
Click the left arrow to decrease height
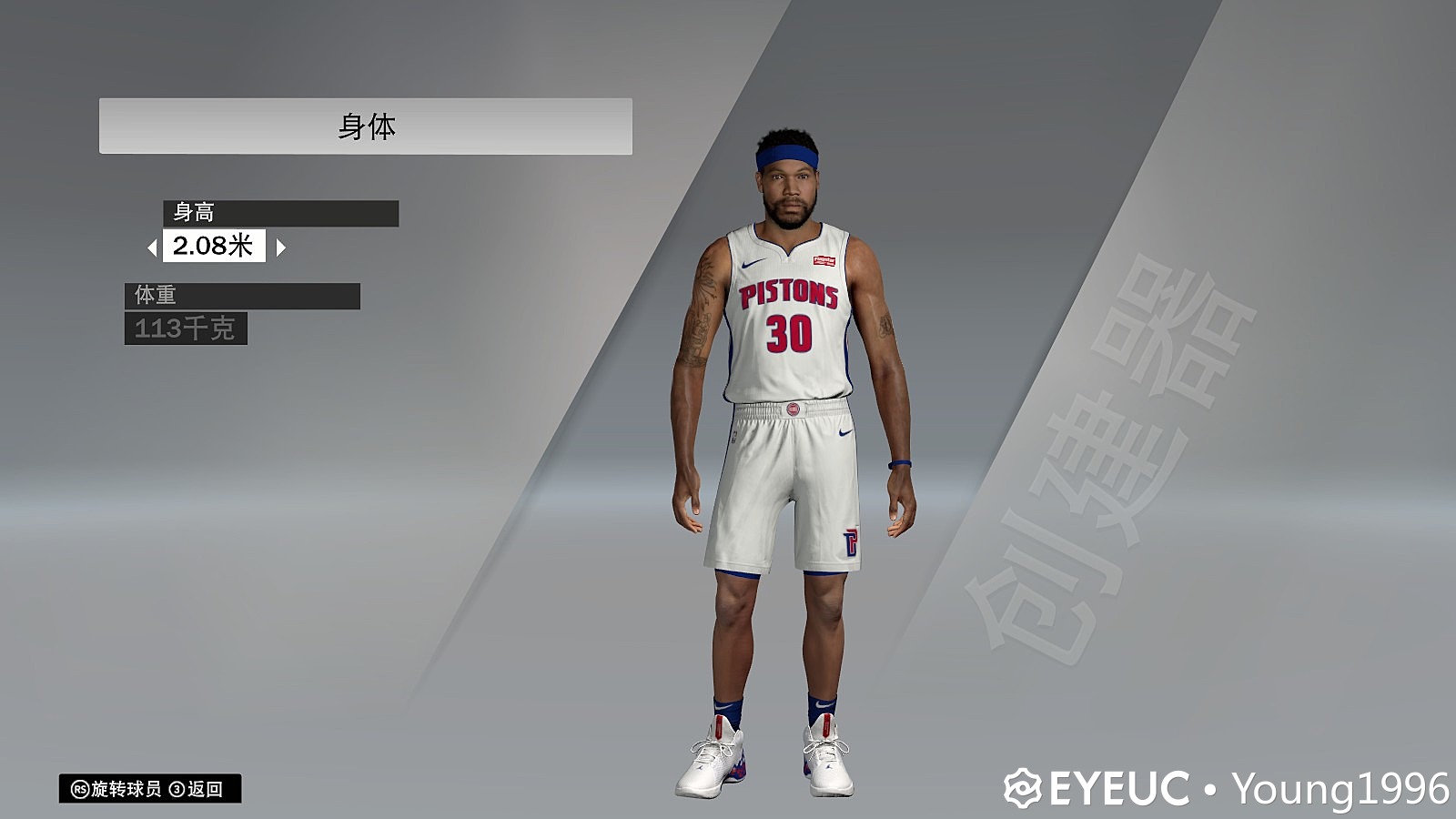coord(154,246)
